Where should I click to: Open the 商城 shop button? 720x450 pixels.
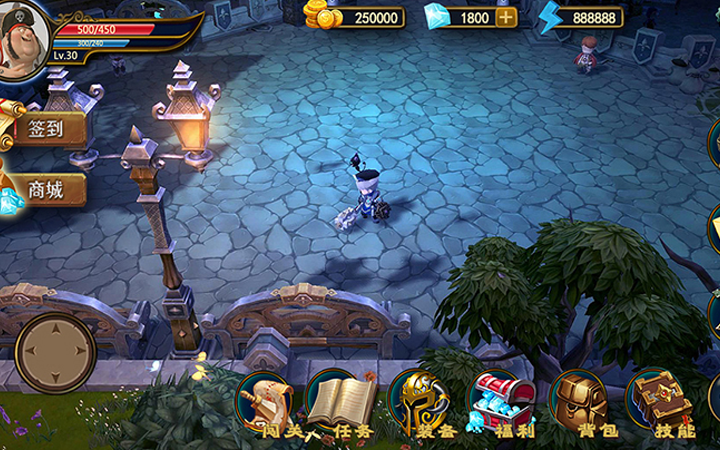click(x=45, y=190)
